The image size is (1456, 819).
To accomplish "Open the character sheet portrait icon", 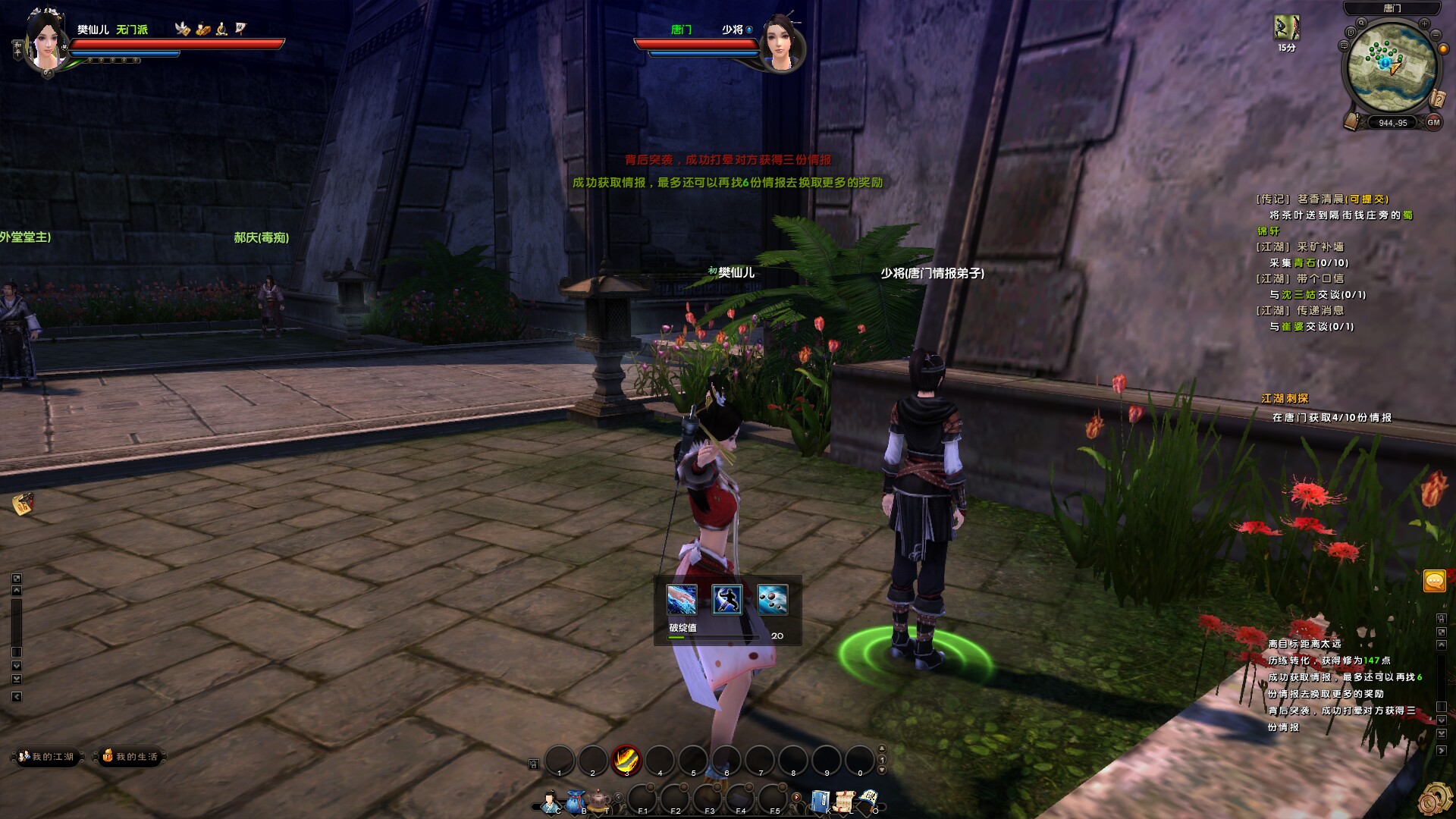I will [x=550, y=801].
